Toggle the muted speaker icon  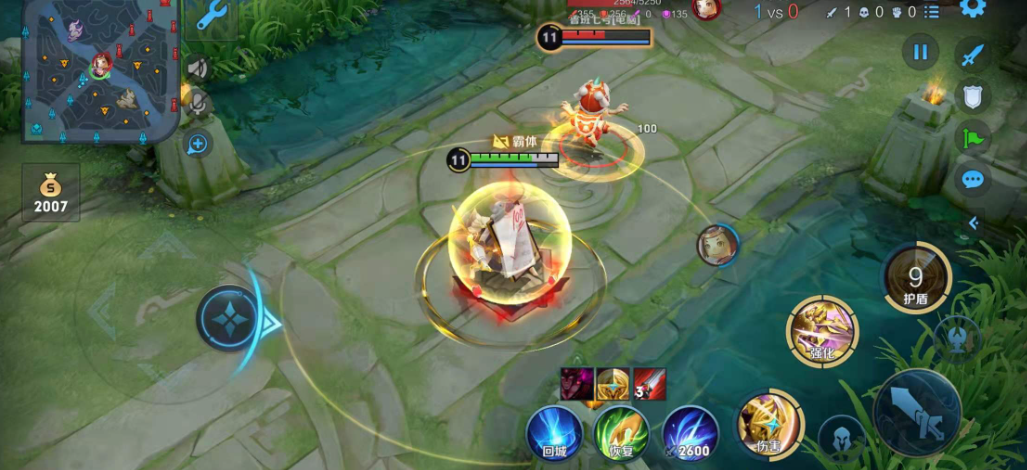pos(197,68)
